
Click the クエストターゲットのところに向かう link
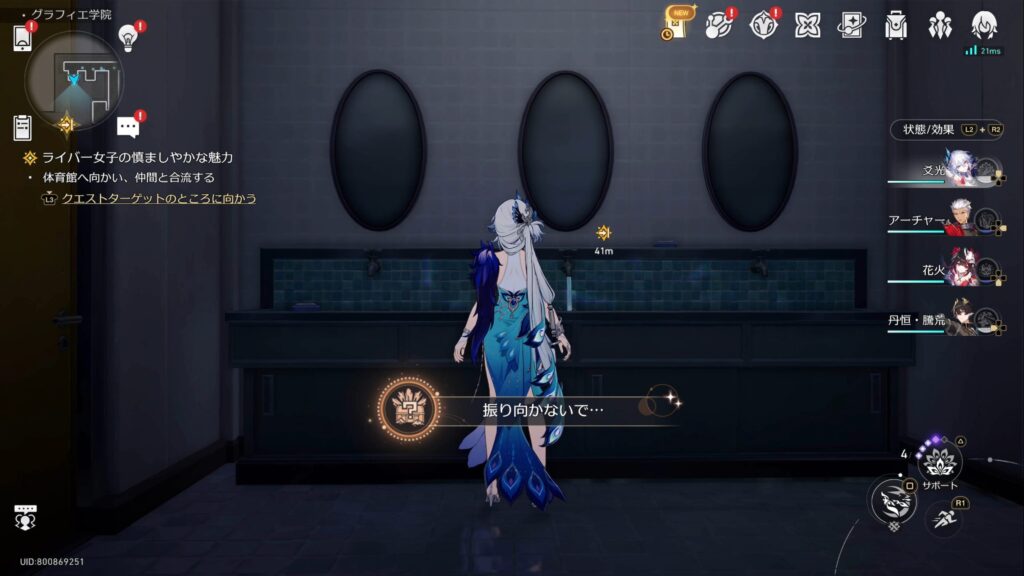click(158, 198)
